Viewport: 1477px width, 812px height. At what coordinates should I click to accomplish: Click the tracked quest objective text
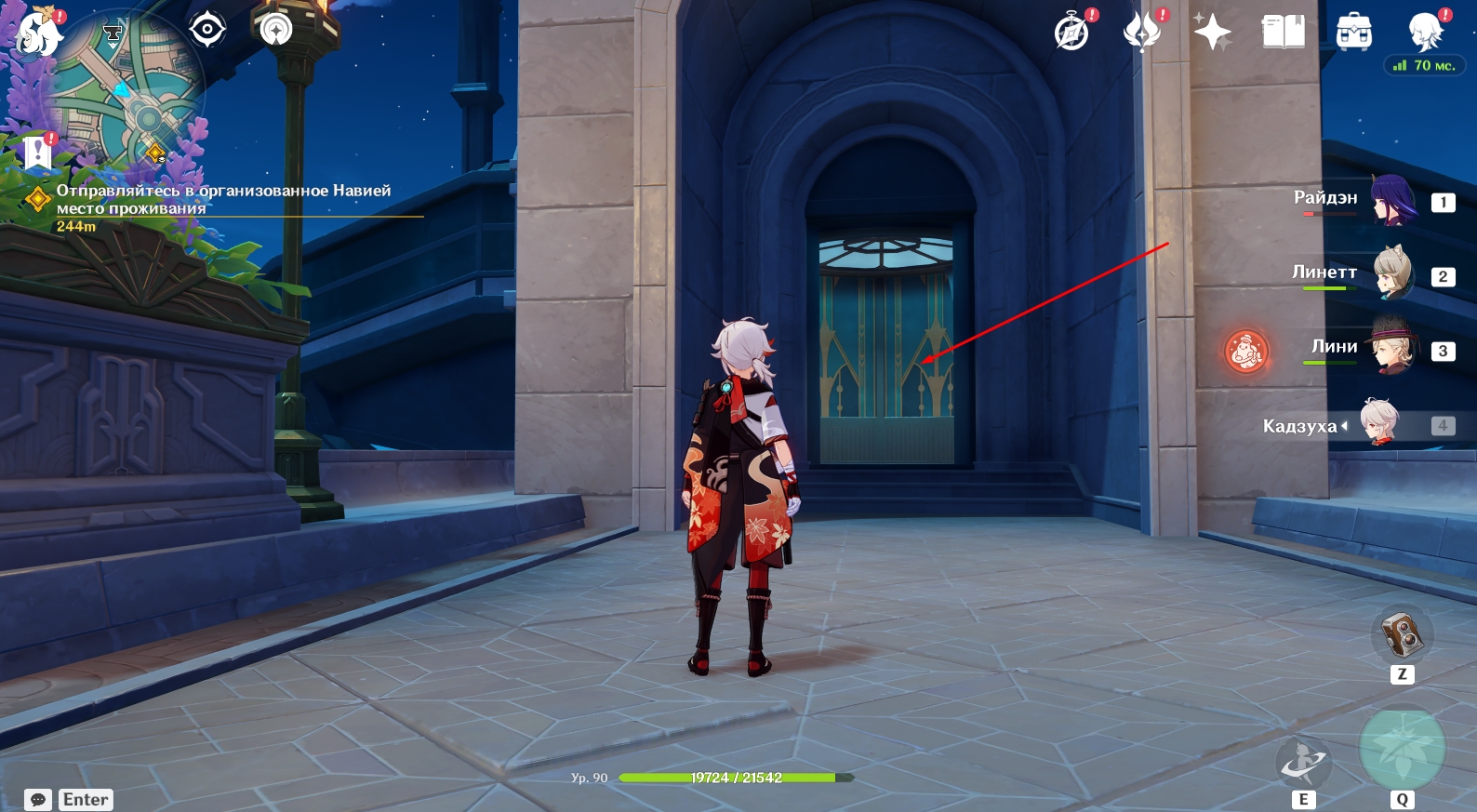coord(223,199)
